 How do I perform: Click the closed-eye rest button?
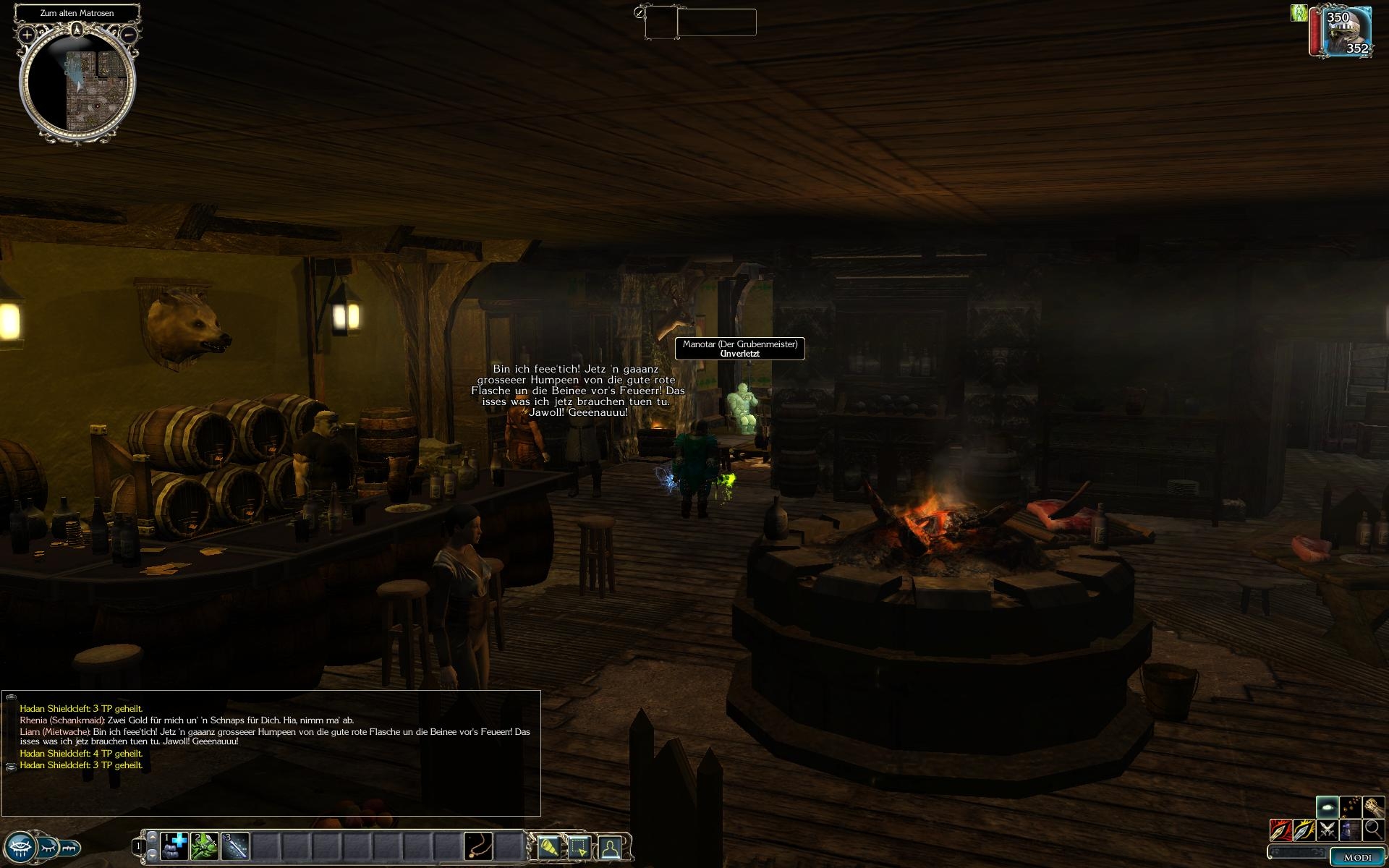(48, 847)
